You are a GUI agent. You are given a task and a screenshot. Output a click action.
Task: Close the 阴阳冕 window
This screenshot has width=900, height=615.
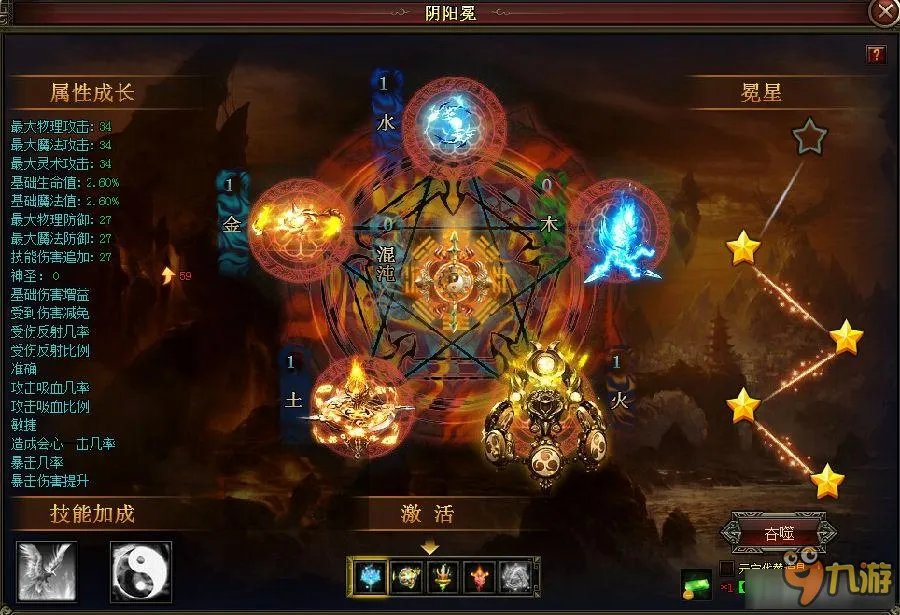(884, 13)
